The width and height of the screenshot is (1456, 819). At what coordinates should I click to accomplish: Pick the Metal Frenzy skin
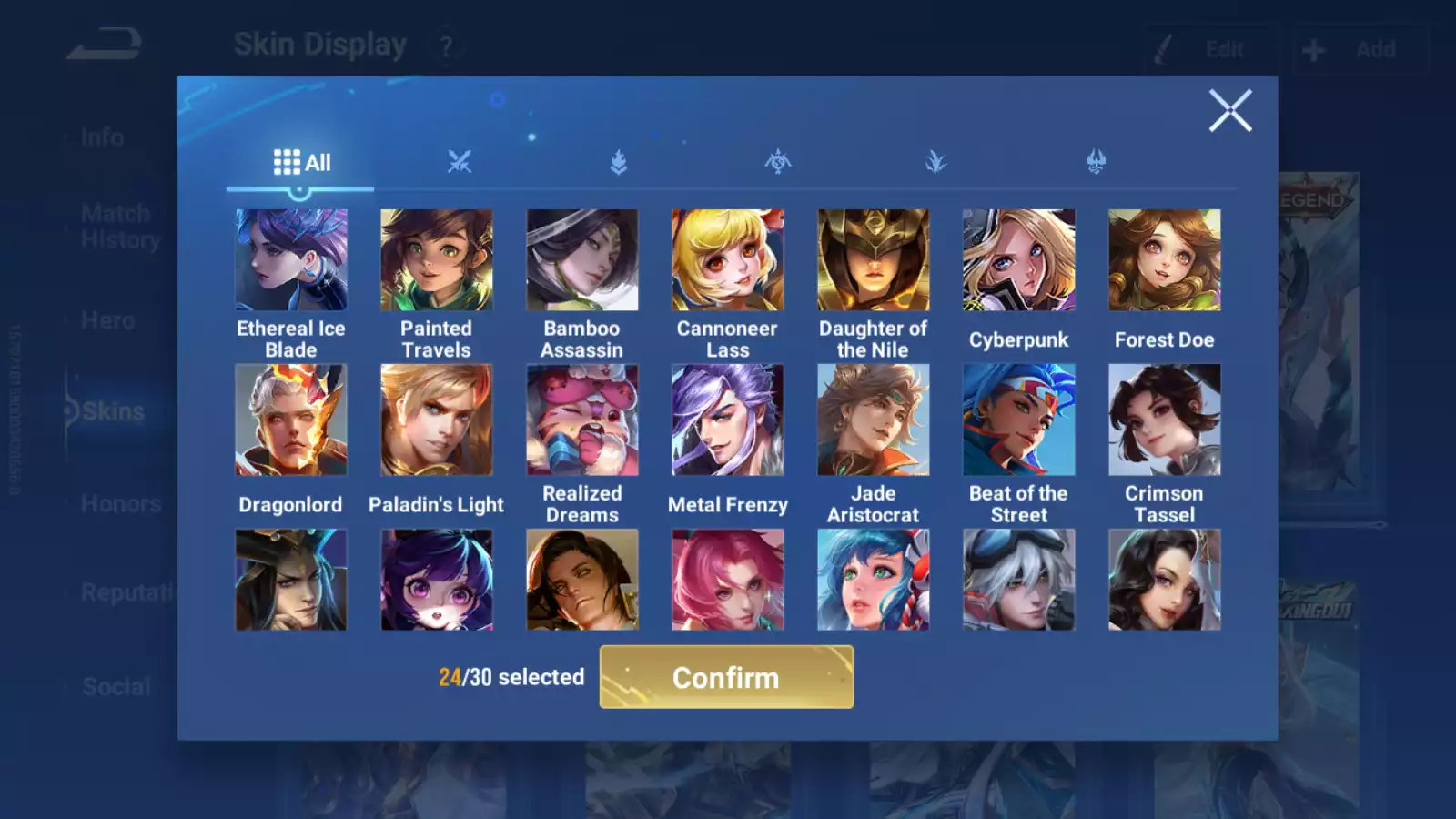coord(728,420)
